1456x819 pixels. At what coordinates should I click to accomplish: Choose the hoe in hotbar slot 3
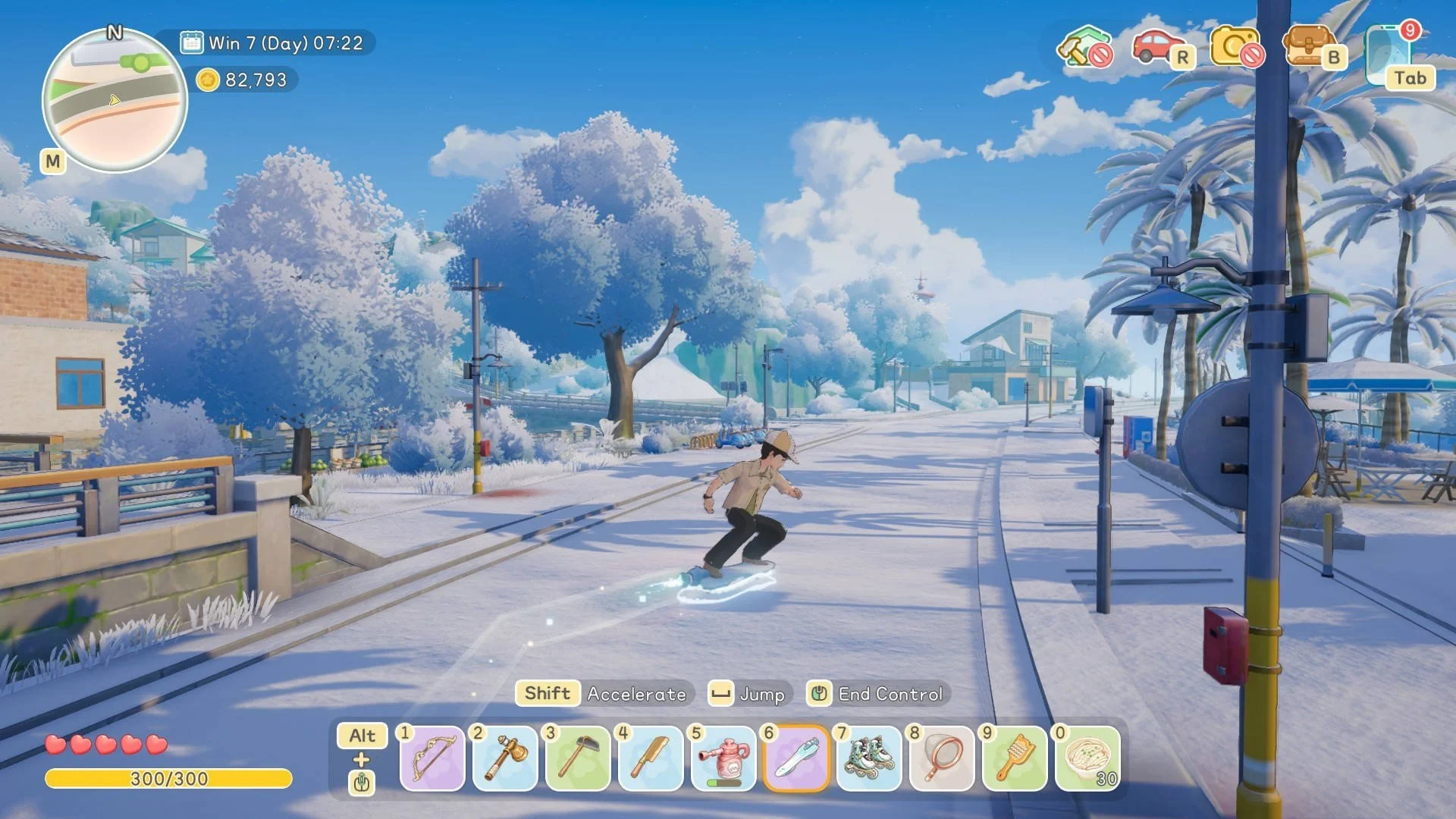point(578,758)
